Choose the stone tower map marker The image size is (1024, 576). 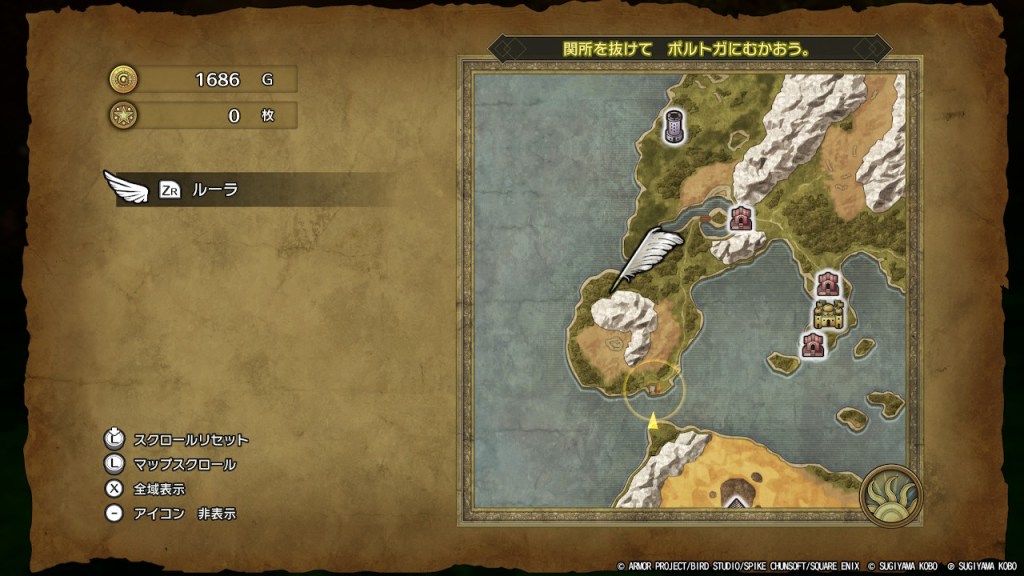pyautogui.click(x=674, y=126)
